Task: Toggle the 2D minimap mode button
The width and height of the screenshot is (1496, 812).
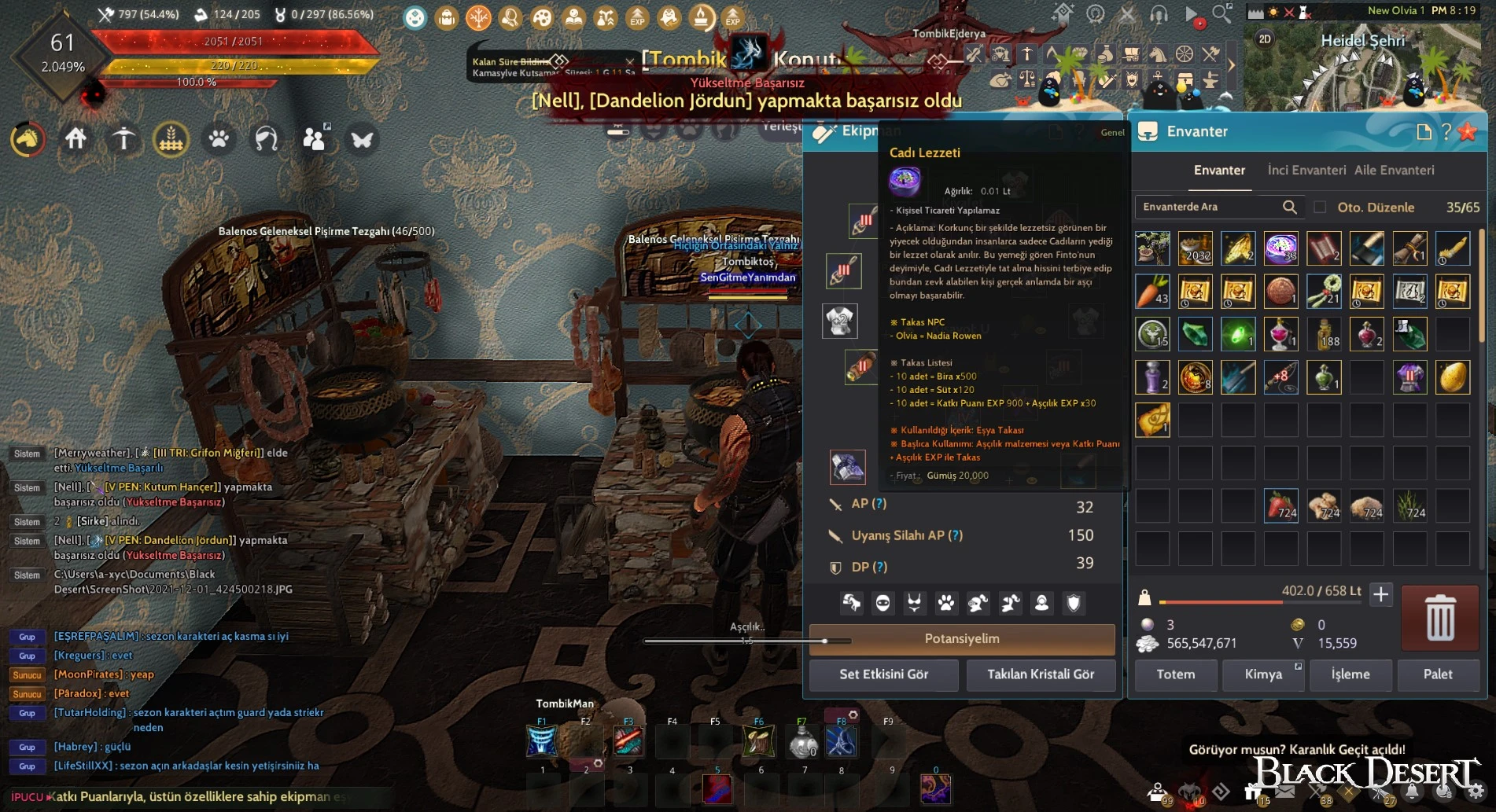Action: click(1265, 39)
